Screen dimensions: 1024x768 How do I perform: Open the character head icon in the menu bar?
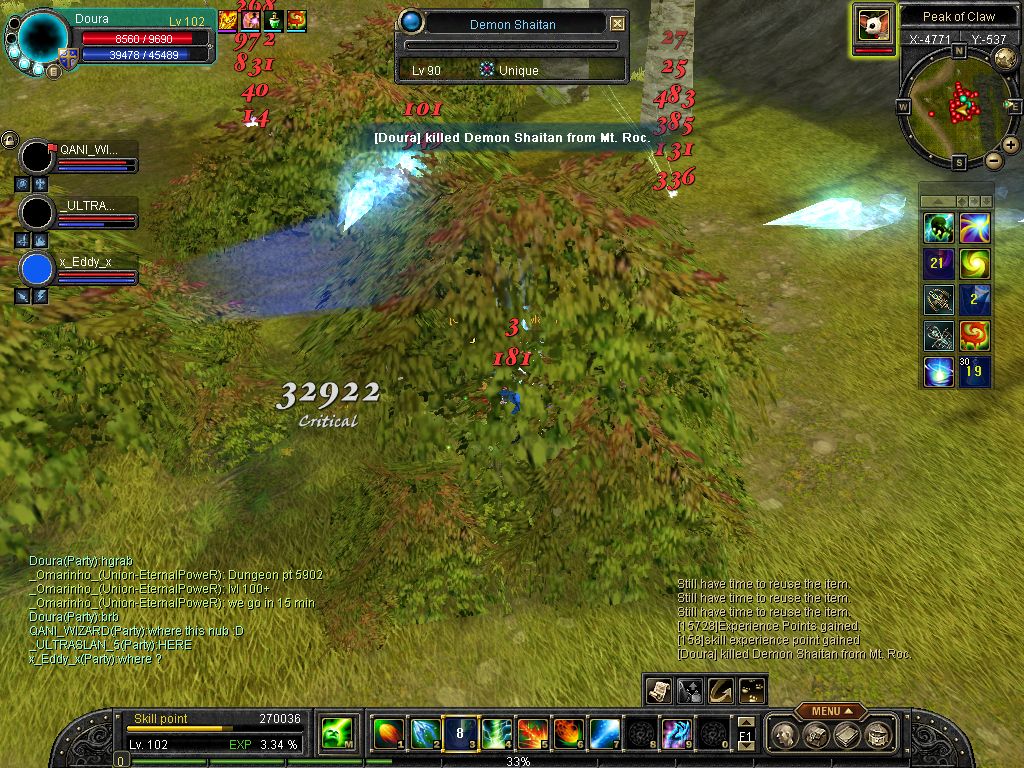(786, 735)
